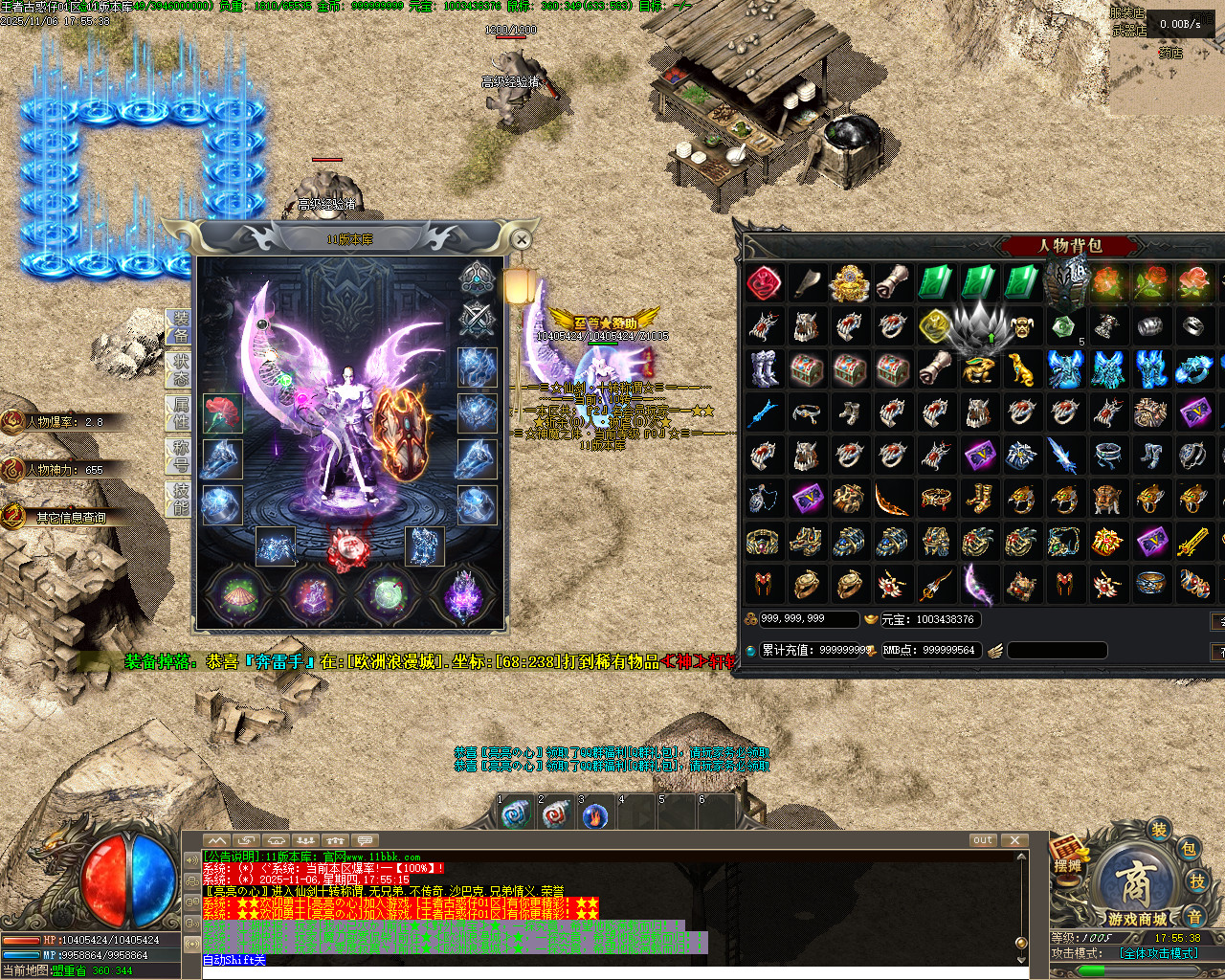This screenshot has height=980, width=1225.
Task: Switch to the 状态 status tab
Action: (x=181, y=368)
